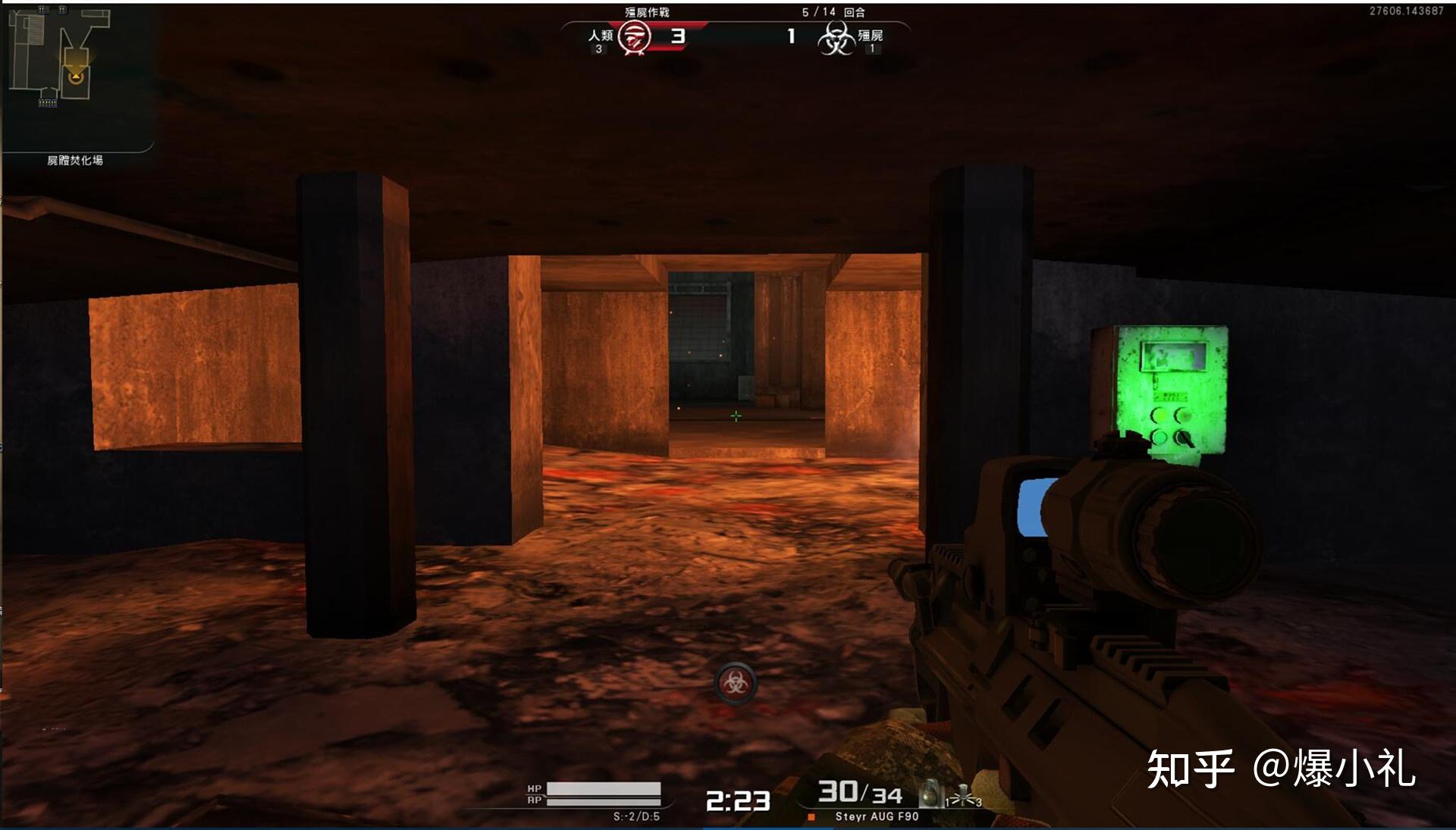This screenshot has height=830, width=1456.
Task: Click the red biohazard marker icon
Action: point(735,682)
